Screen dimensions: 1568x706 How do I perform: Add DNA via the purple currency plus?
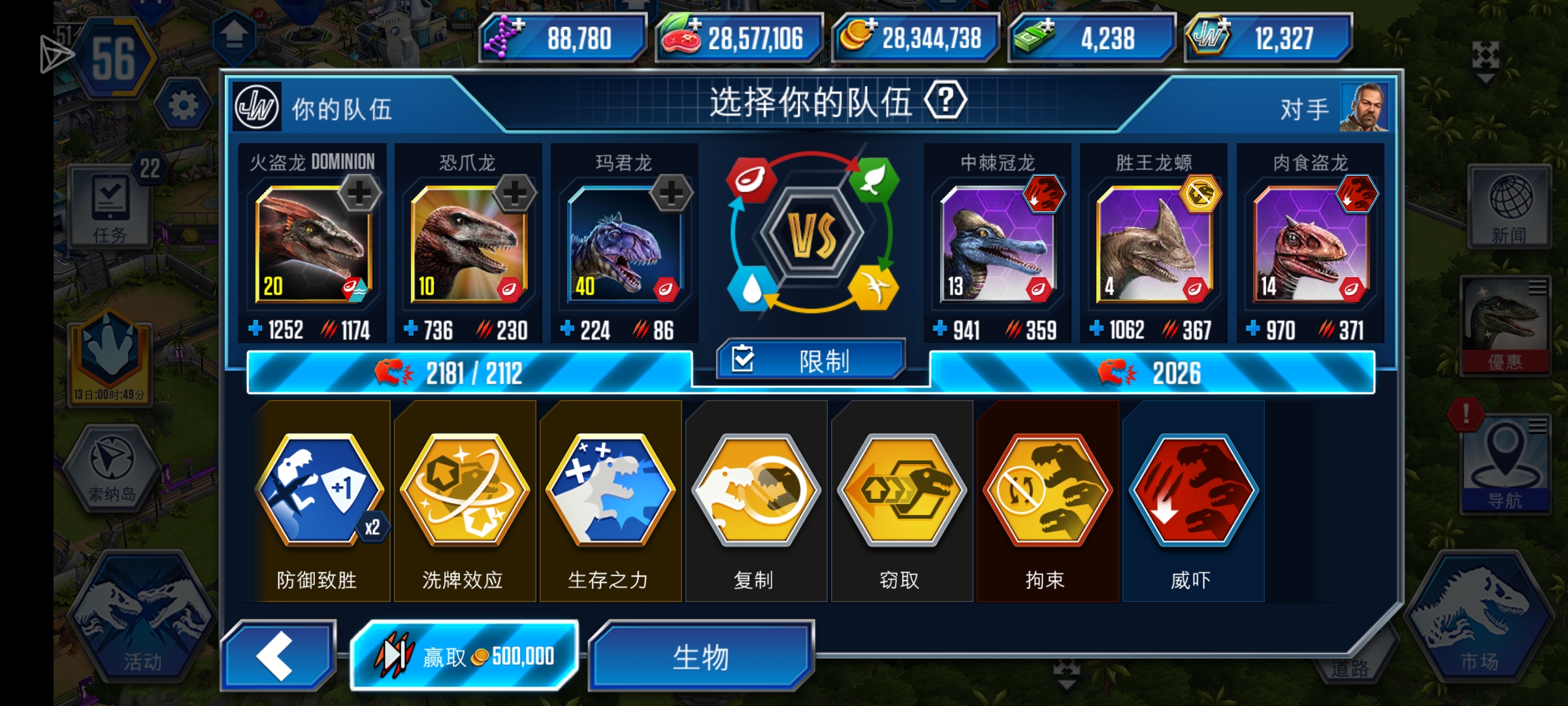click(x=519, y=24)
